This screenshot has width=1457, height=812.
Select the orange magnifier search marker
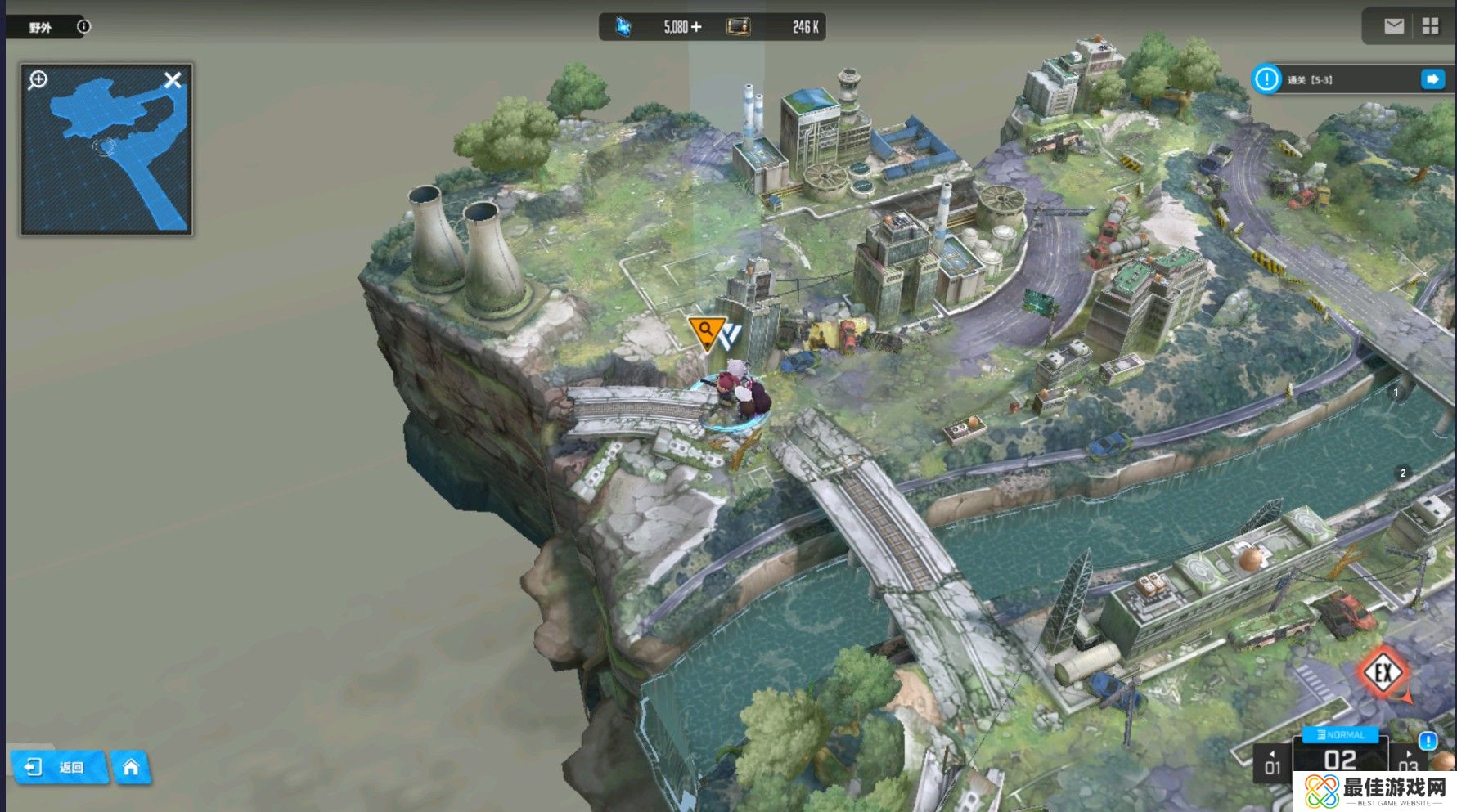click(x=705, y=330)
